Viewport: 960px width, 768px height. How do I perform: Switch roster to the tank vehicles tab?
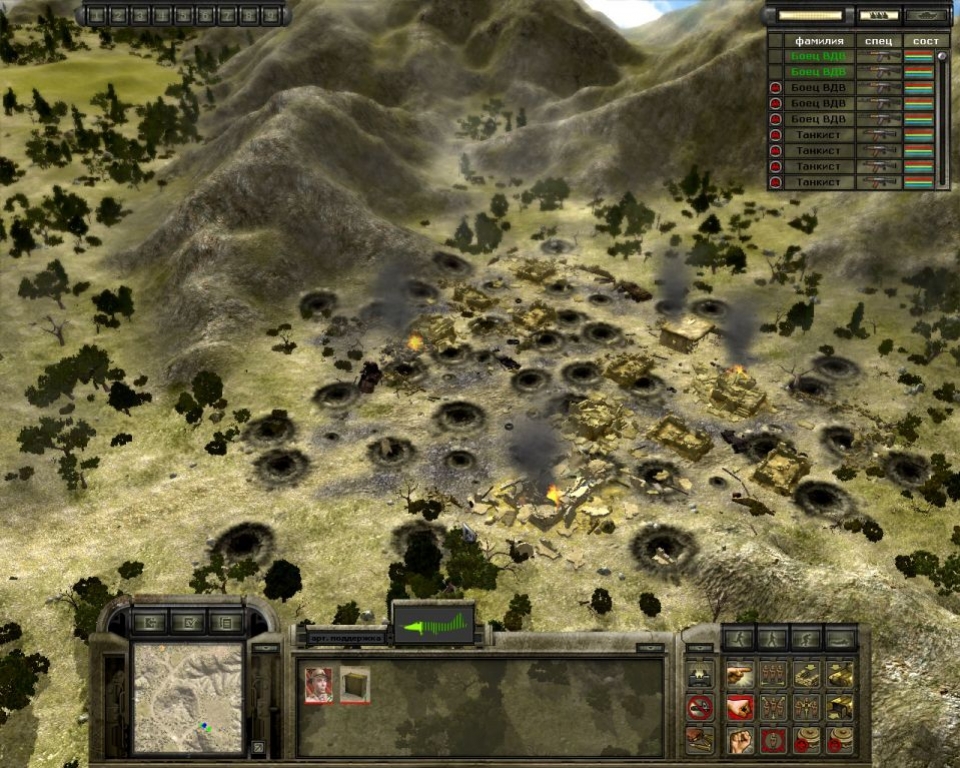point(928,15)
